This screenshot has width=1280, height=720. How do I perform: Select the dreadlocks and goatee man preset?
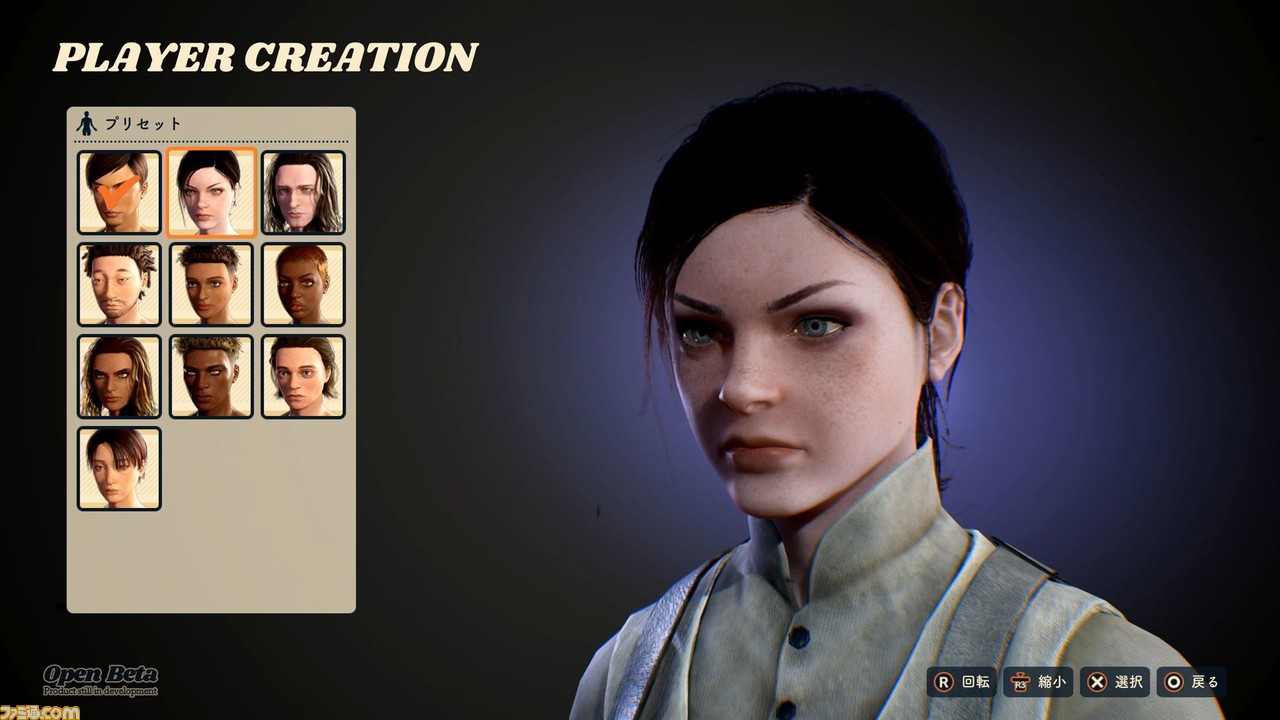click(x=119, y=285)
